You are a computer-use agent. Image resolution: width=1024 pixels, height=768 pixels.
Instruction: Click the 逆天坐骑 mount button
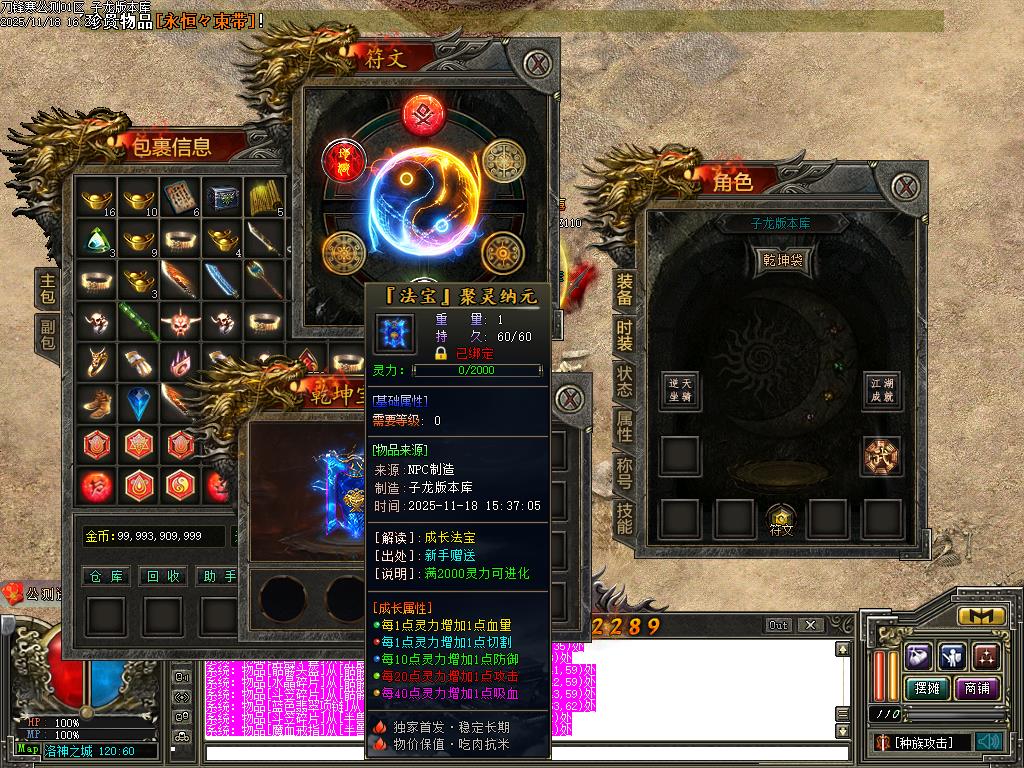click(680, 389)
